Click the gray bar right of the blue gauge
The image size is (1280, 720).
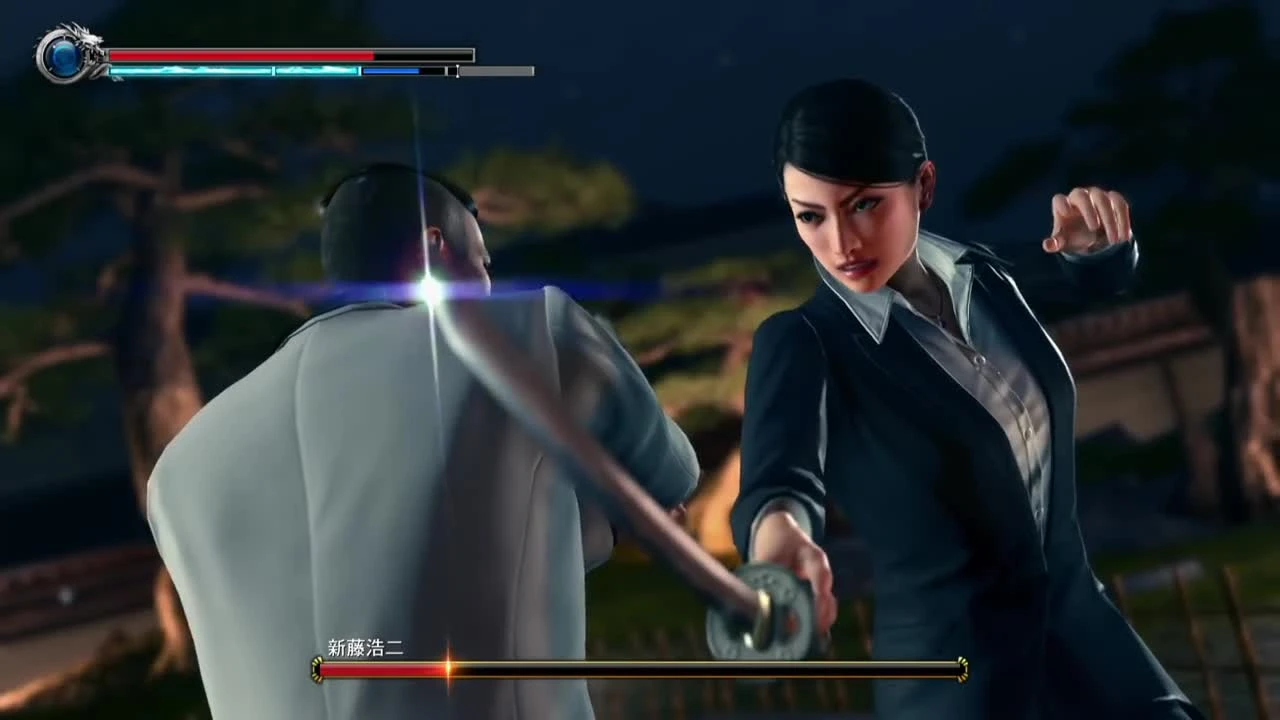(495, 71)
